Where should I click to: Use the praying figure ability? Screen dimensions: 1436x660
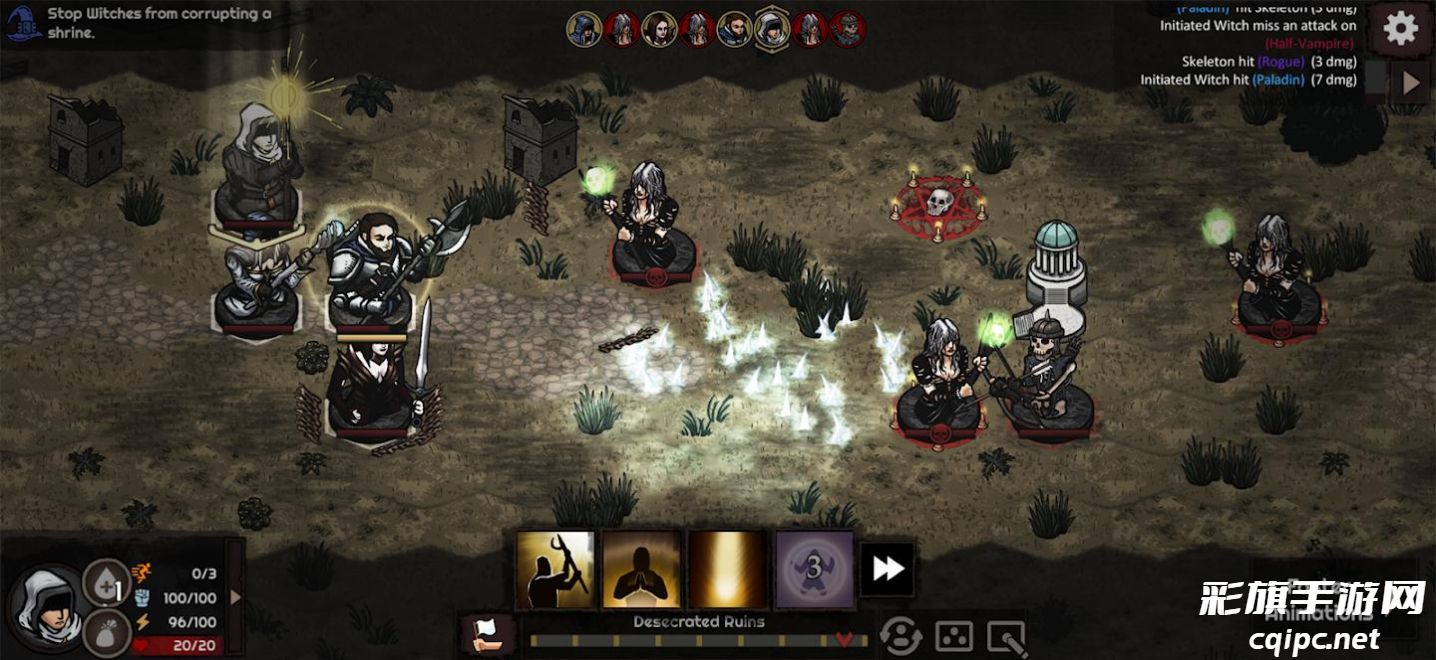(x=641, y=570)
